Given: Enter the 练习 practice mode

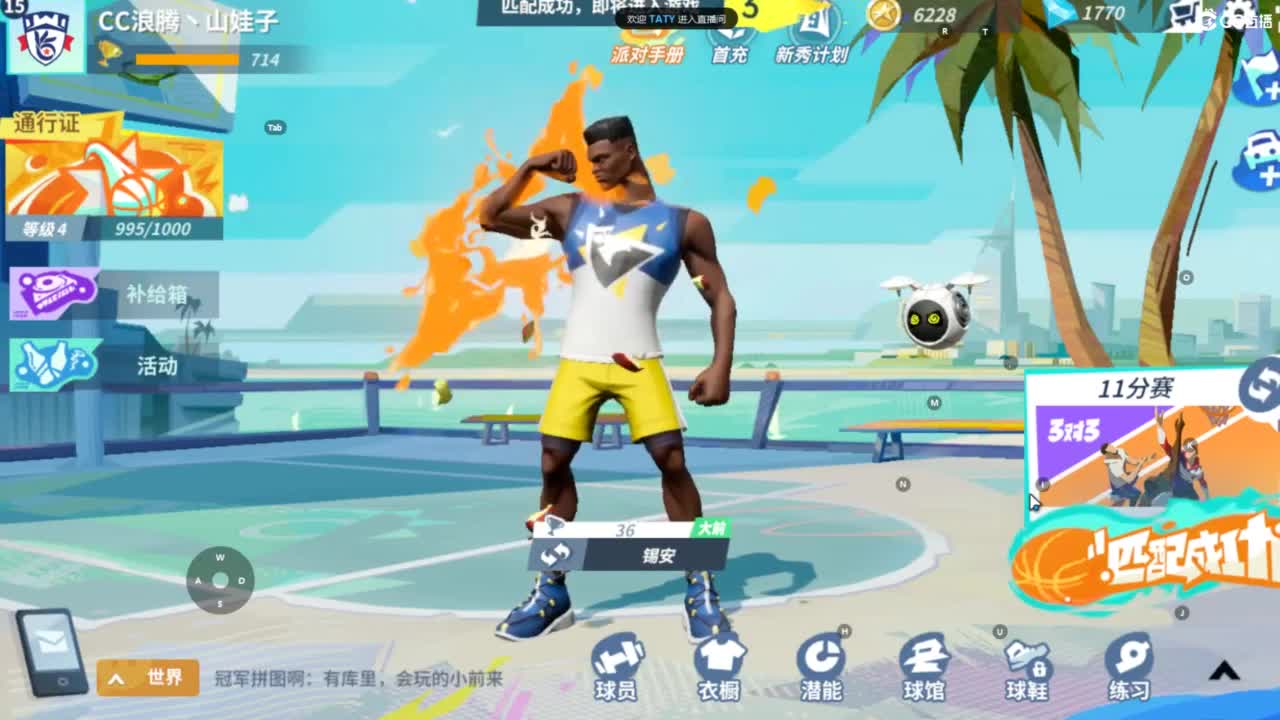Looking at the screenshot, I should tap(1130, 670).
